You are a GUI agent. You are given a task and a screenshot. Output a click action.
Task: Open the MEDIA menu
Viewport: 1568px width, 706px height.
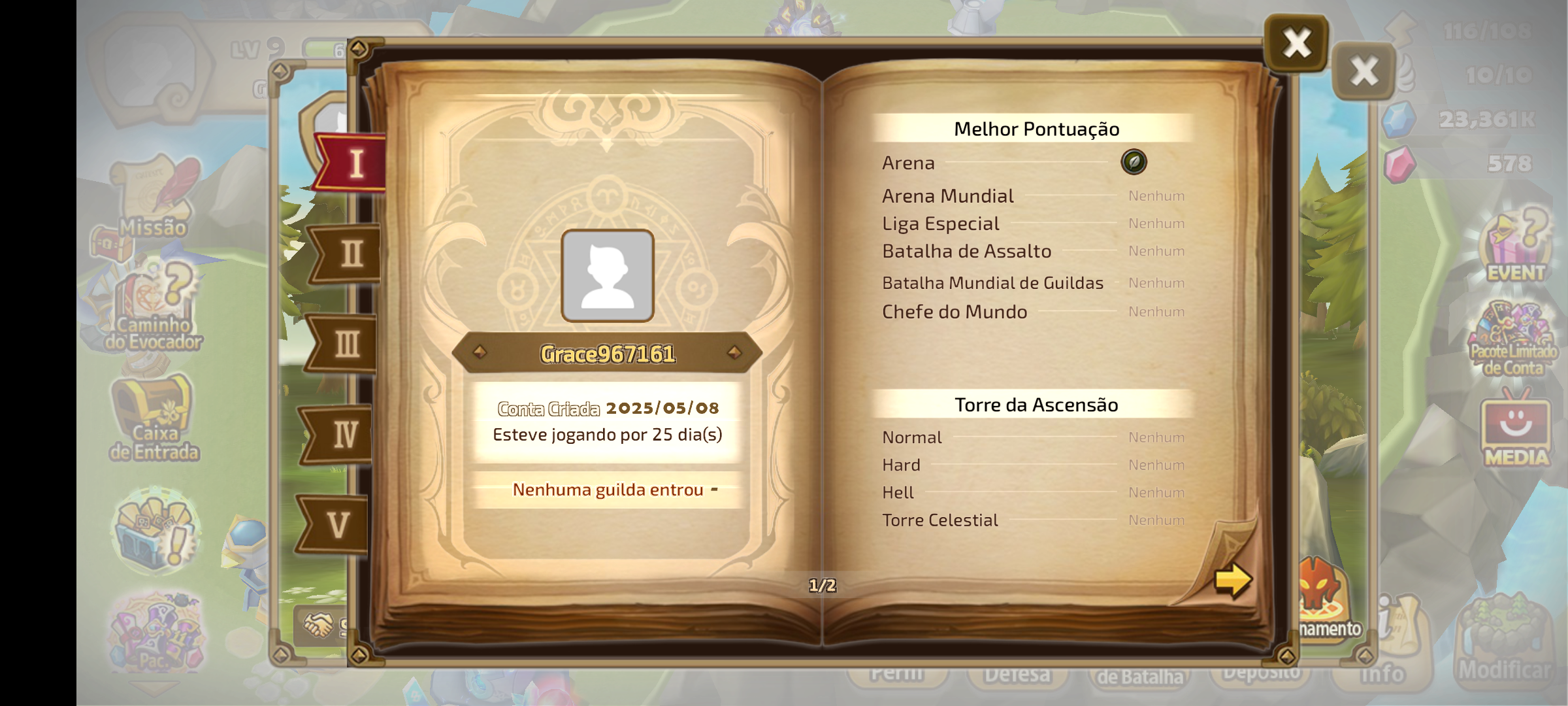(1516, 431)
